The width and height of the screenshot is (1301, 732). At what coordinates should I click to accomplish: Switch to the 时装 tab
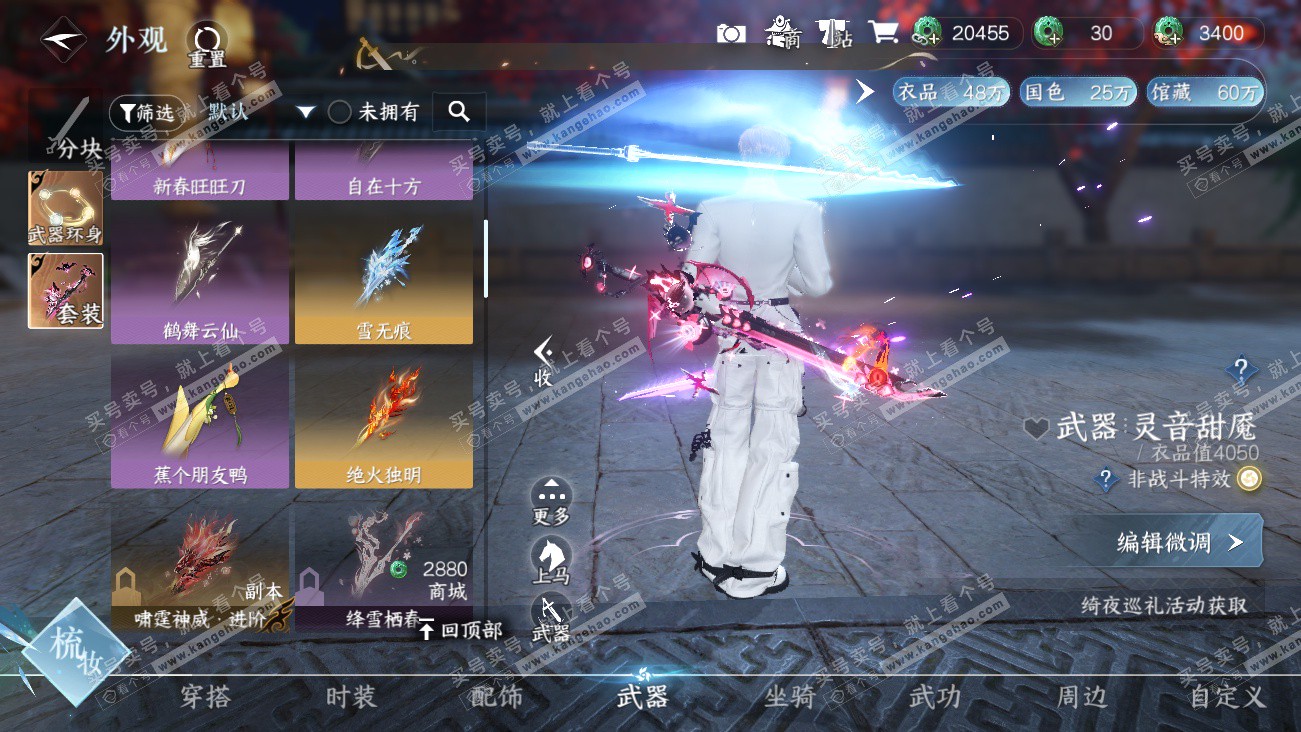[351, 697]
